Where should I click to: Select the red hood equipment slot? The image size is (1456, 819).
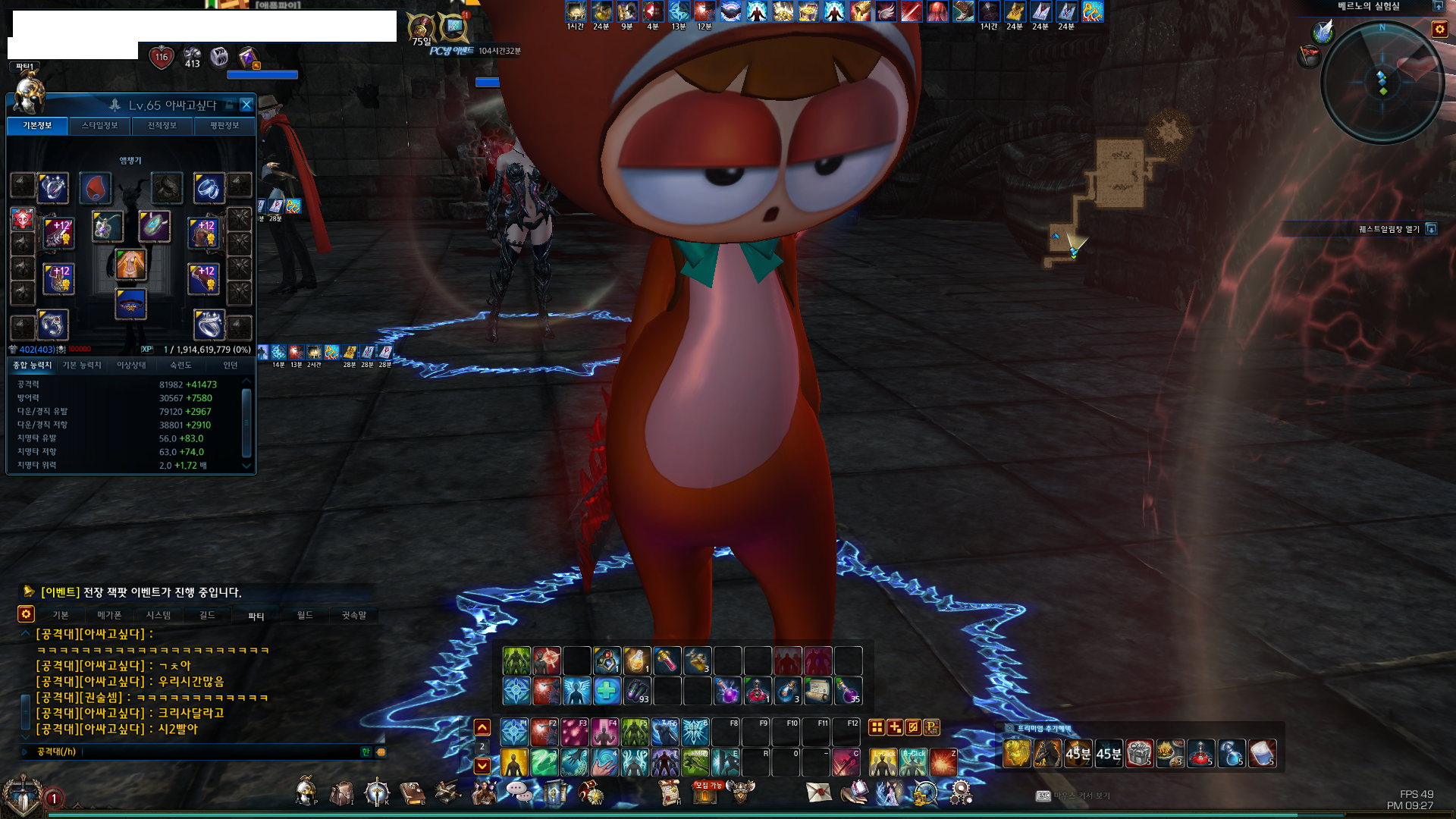point(95,188)
